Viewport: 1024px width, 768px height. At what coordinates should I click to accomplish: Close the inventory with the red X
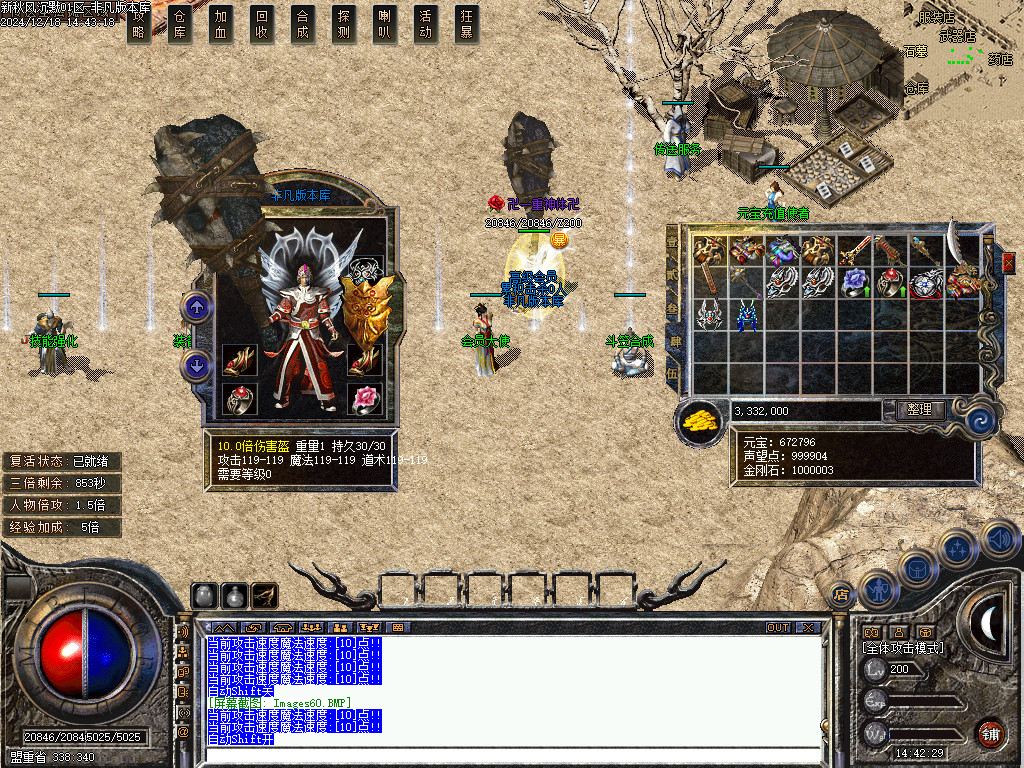click(1007, 262)
